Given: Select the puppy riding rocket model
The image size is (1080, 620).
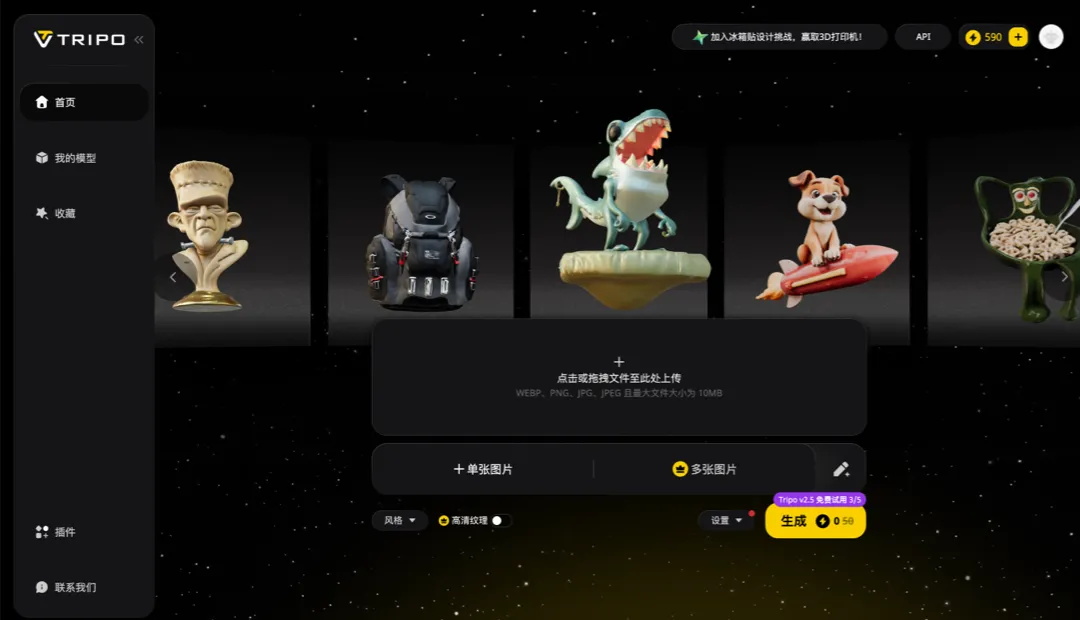Looking at the screenshot, I should click(820, 238).
